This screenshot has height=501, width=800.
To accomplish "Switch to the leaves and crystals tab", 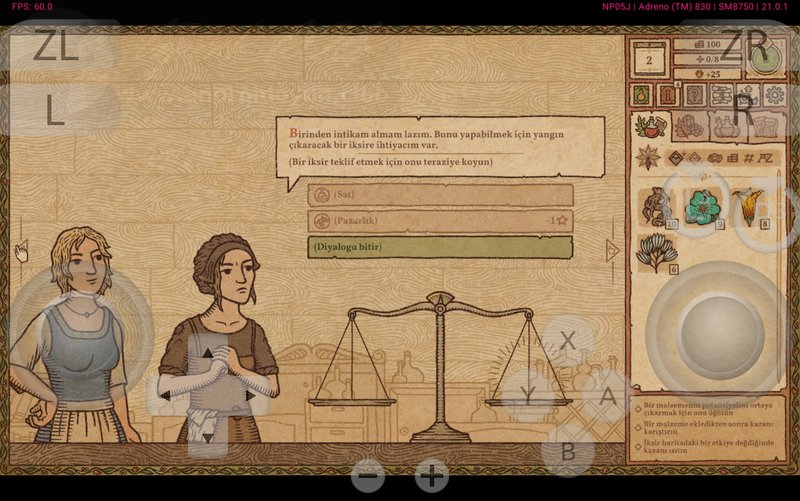I will coord(689,126).
